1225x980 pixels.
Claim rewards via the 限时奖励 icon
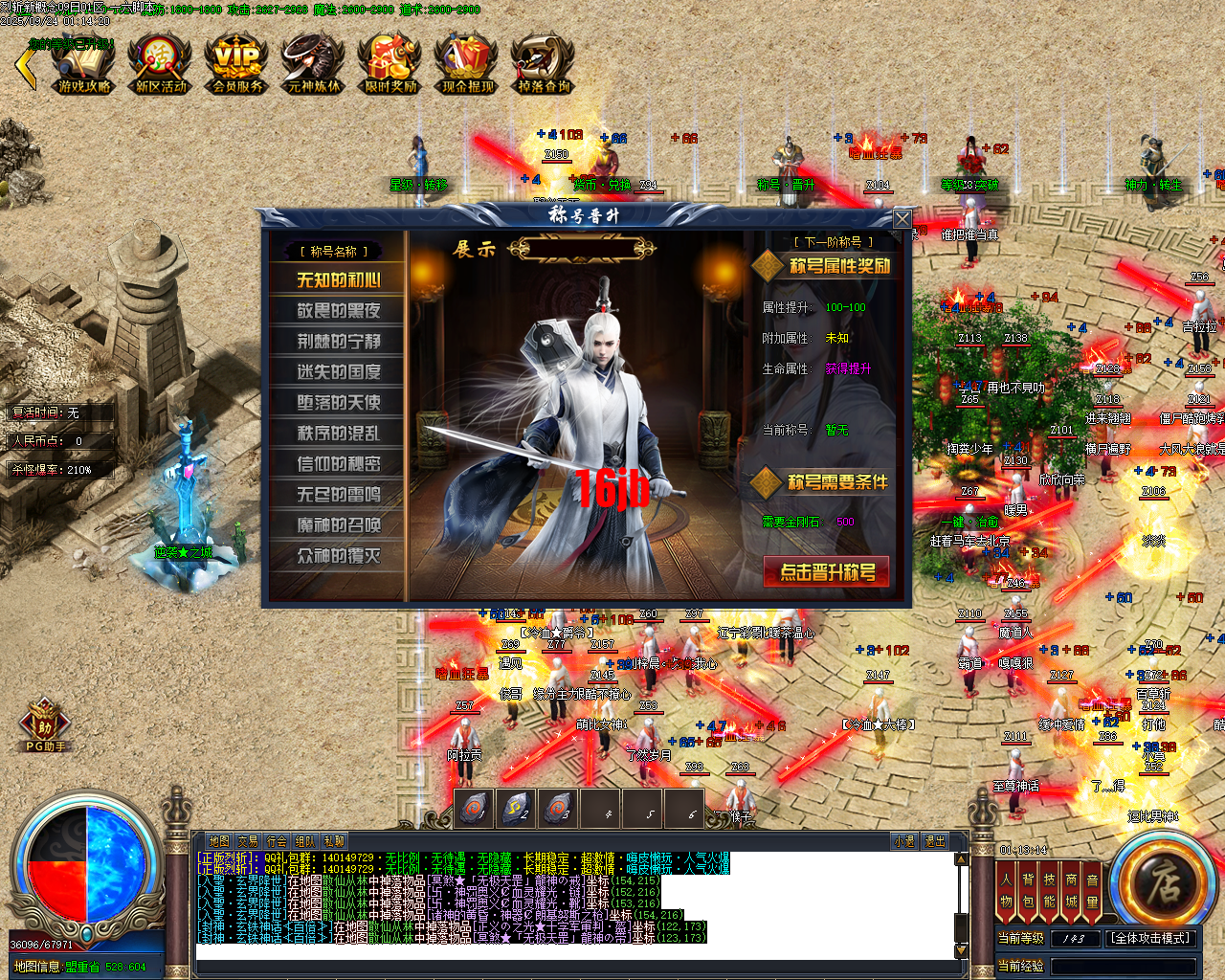coord(388,65)
